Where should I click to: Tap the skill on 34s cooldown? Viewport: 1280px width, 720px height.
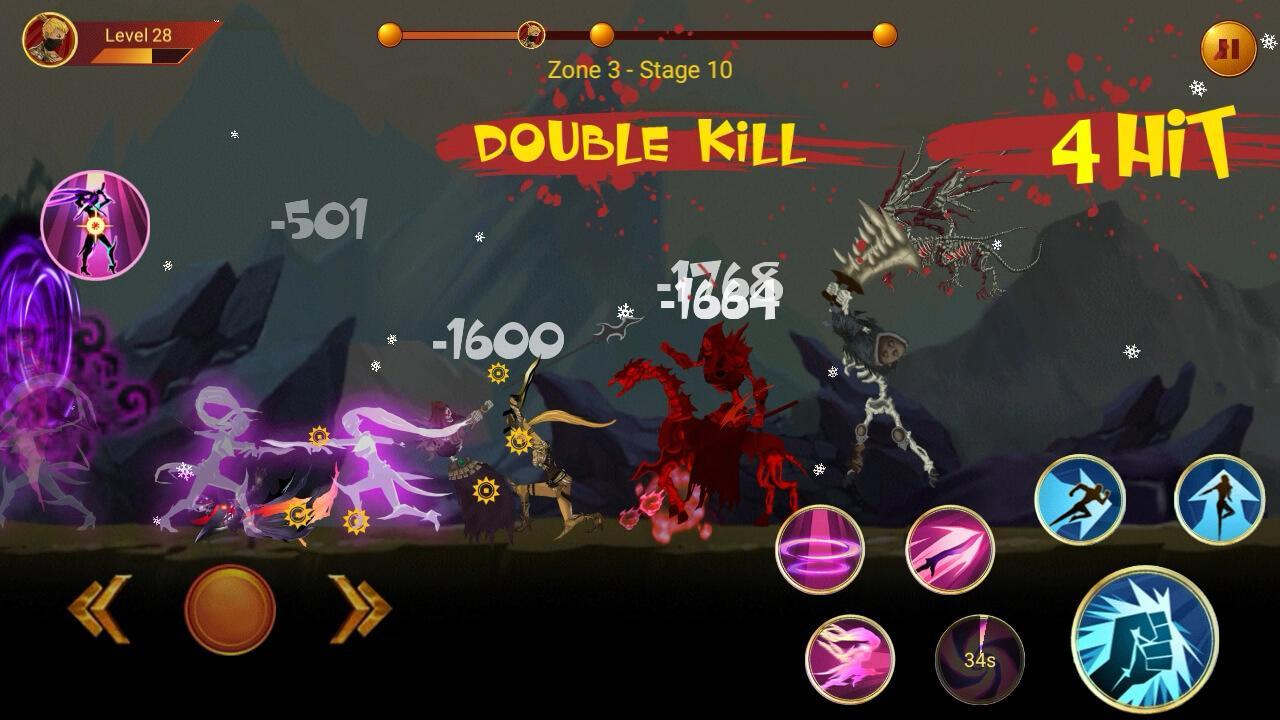click(979, 659)
